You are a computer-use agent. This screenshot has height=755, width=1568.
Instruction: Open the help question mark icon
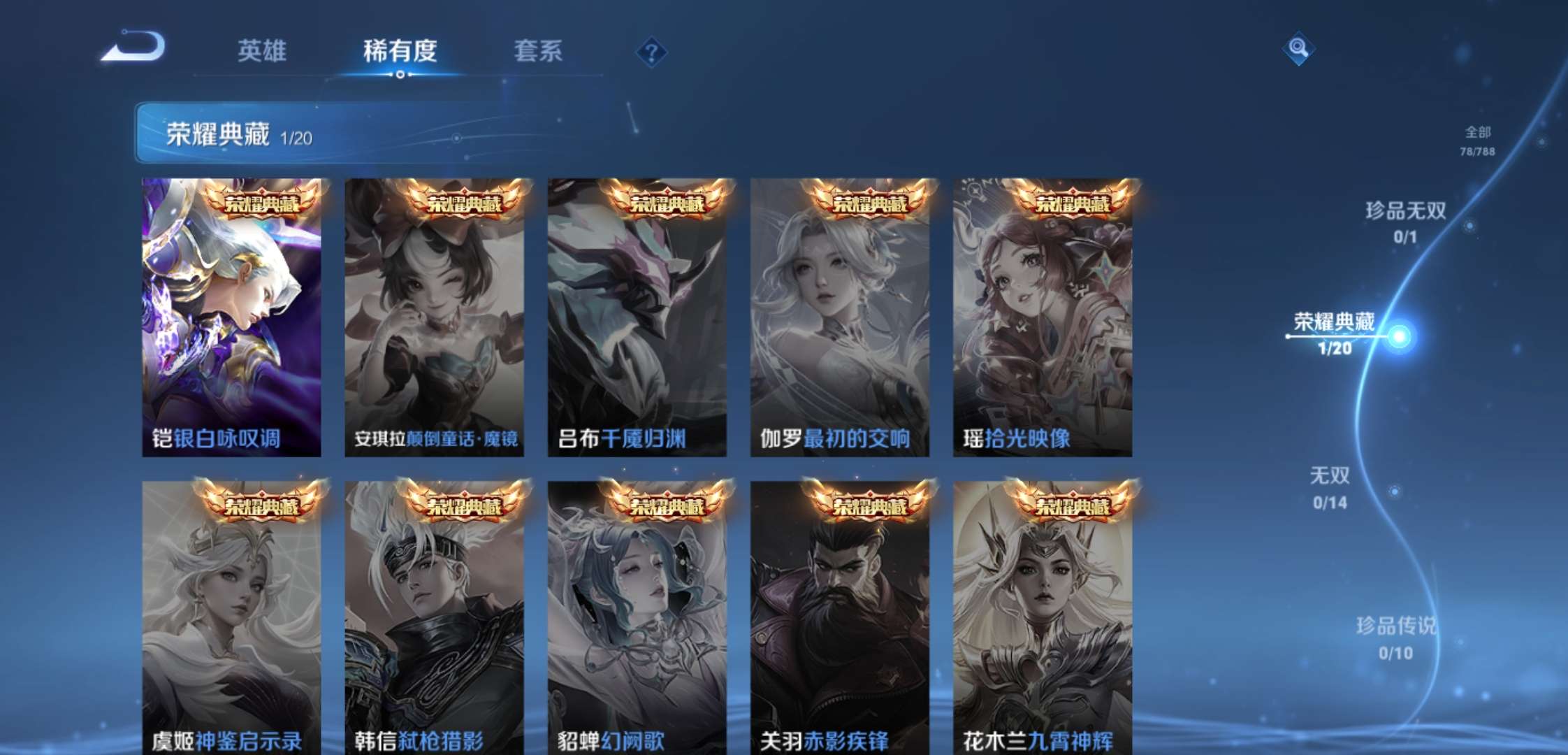tap(650, 50)
